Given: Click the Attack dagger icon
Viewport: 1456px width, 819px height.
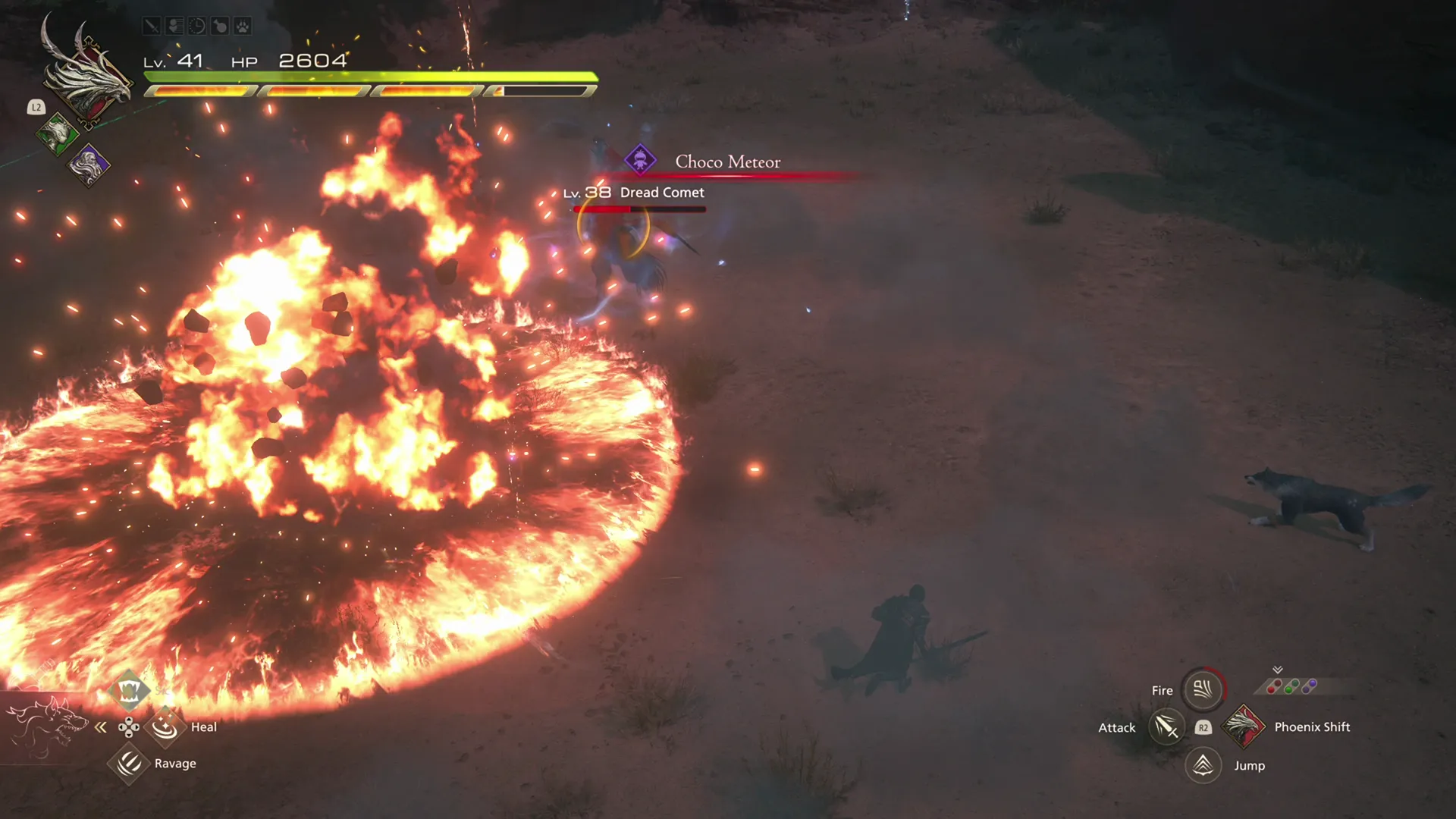Looking at the screenshot, I should 1166,727.
